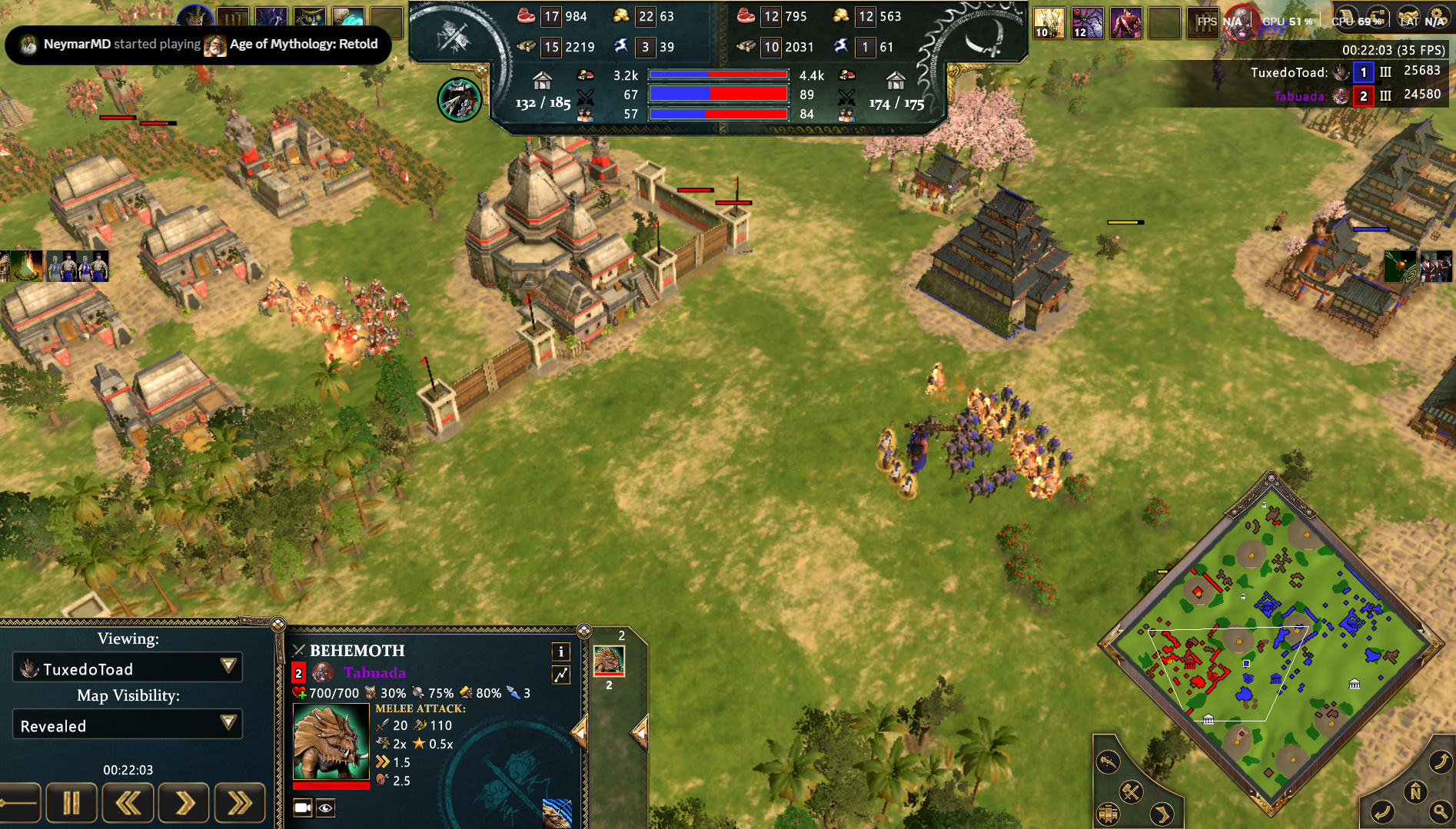Select the Behemoth group thumbnail in the selection panel
1456x829 pixels.
pyautogui.click(x=609, y=661)
